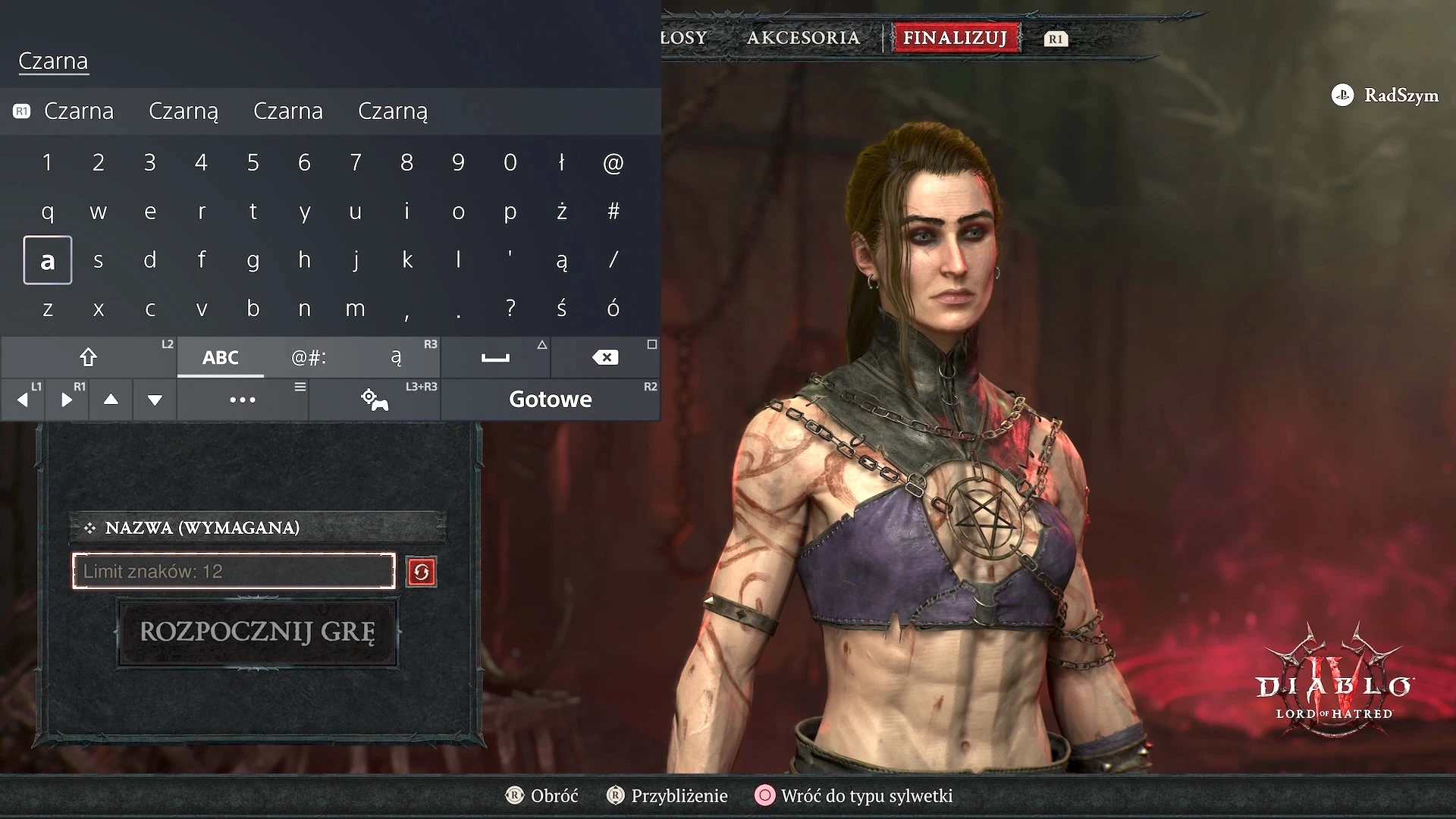1456x819 pixels.
Task: Insert a space with the spacebar key
Action: coord(495,357)
